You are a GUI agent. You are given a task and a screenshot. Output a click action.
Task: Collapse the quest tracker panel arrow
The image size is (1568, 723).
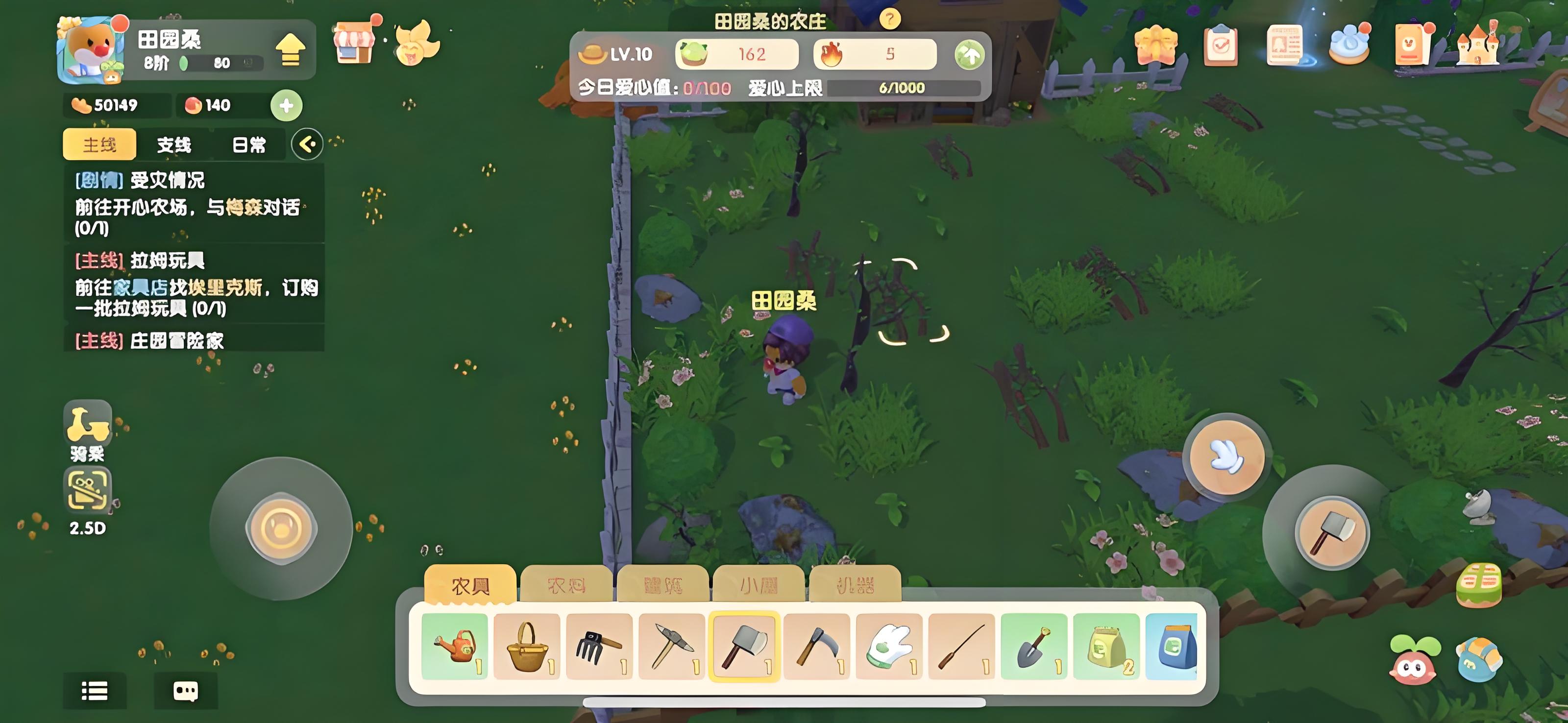307,144
